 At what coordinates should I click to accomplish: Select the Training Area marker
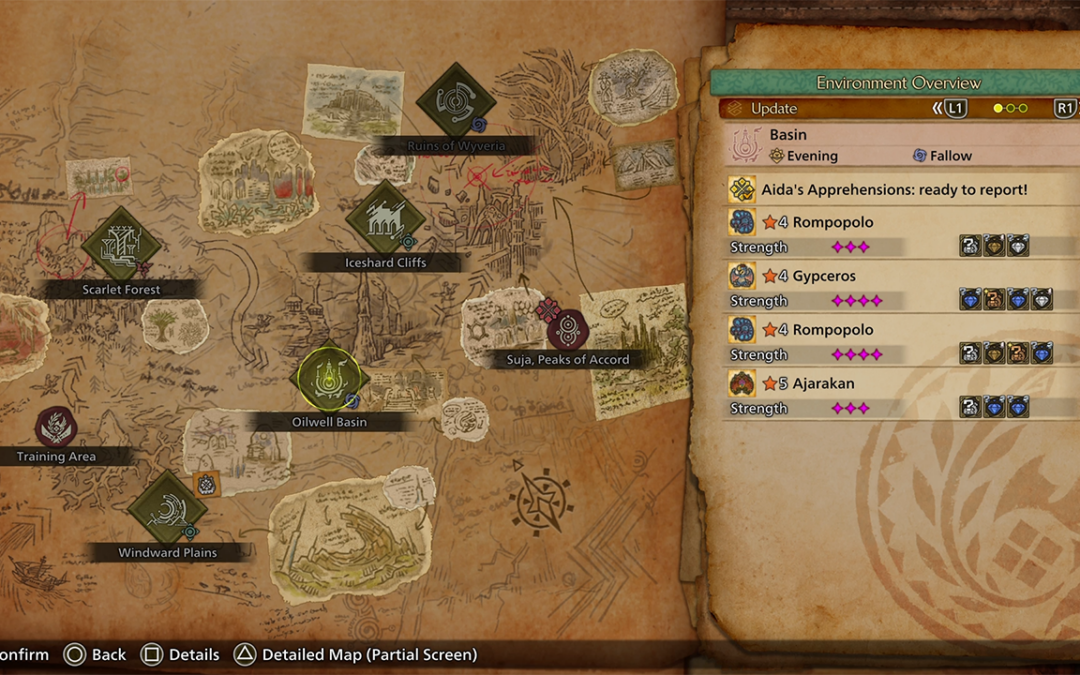[56, 427]
